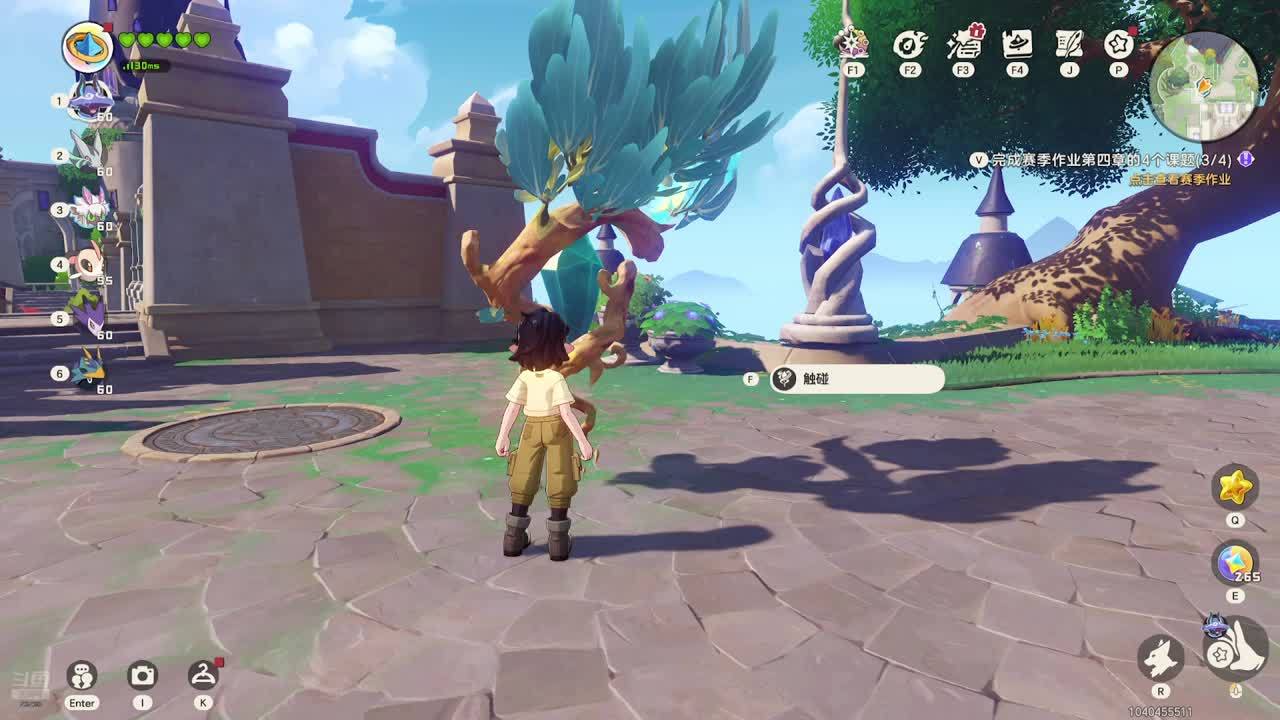The width and height of the screenshot is (1280, 720).
Task: Click the touch interaction prompt button
Action: tap(857, 379)
